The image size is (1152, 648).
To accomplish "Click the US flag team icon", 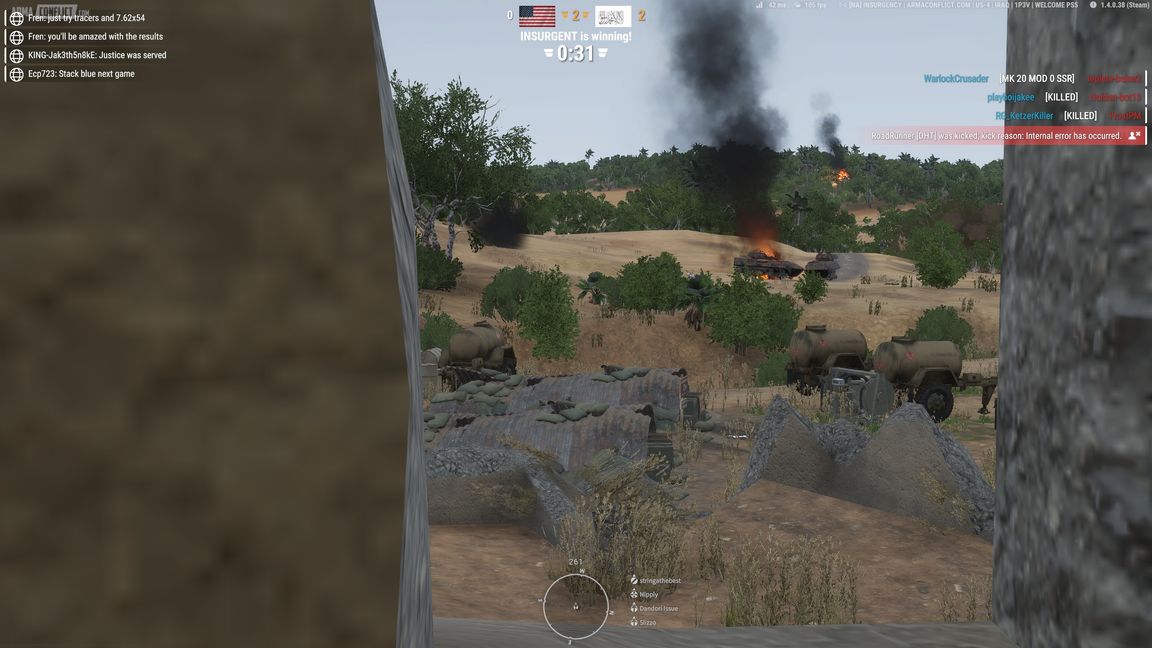I will pos(537,16).
